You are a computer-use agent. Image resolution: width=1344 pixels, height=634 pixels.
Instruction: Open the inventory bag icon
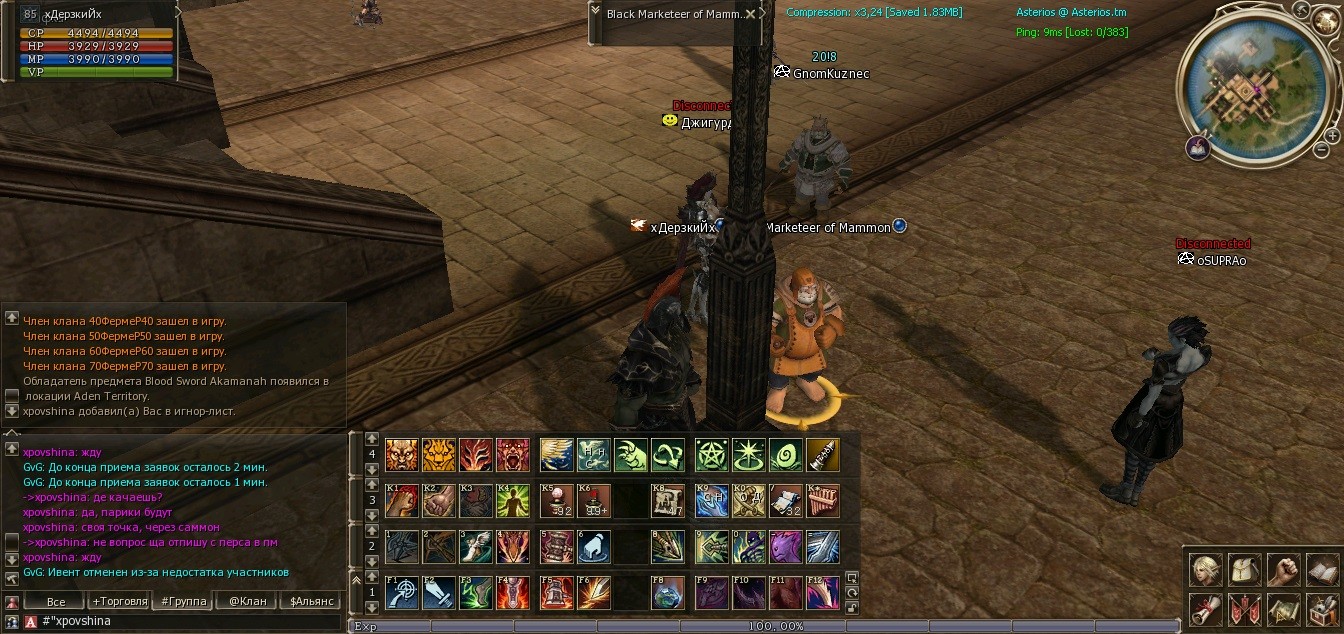[1244, 570]
